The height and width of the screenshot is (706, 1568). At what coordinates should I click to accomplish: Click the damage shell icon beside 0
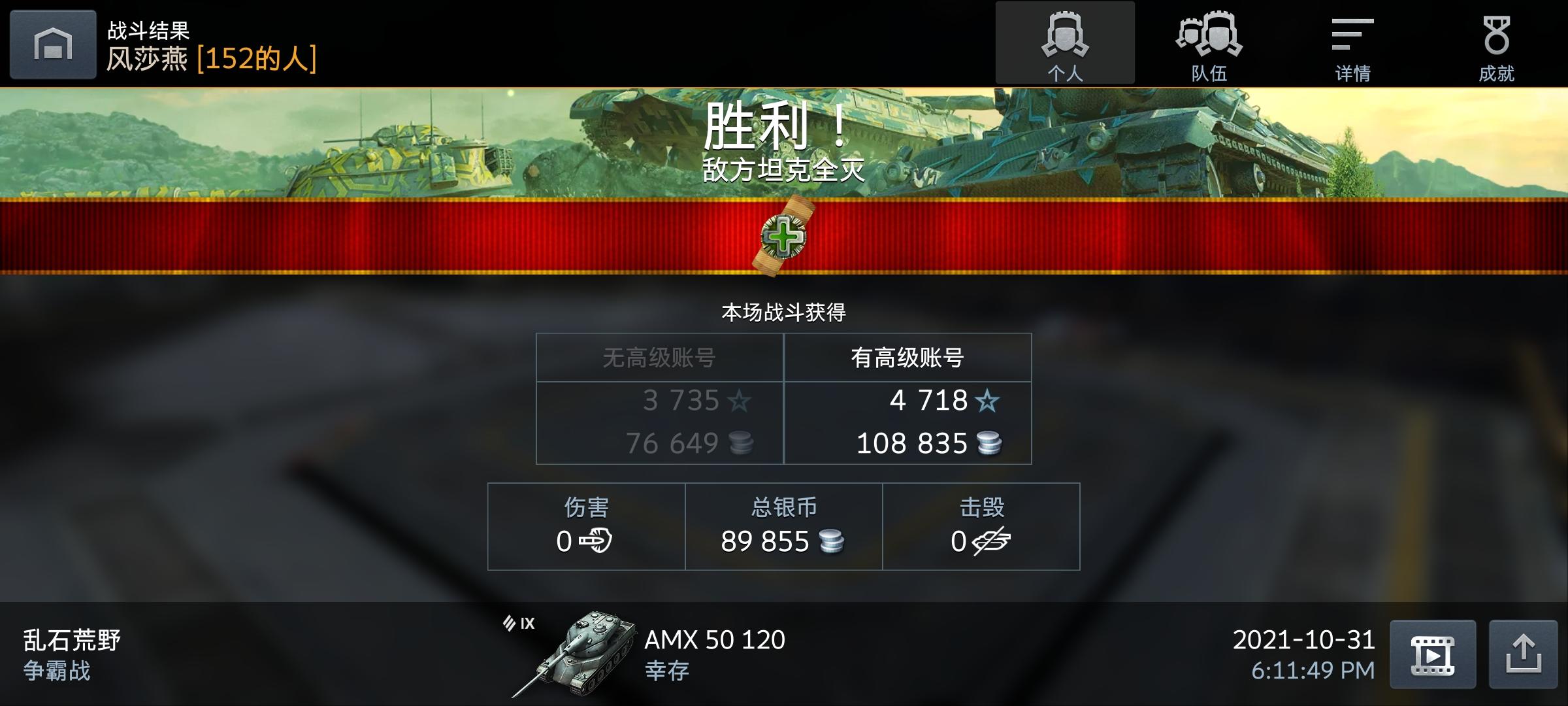(595, 541)
